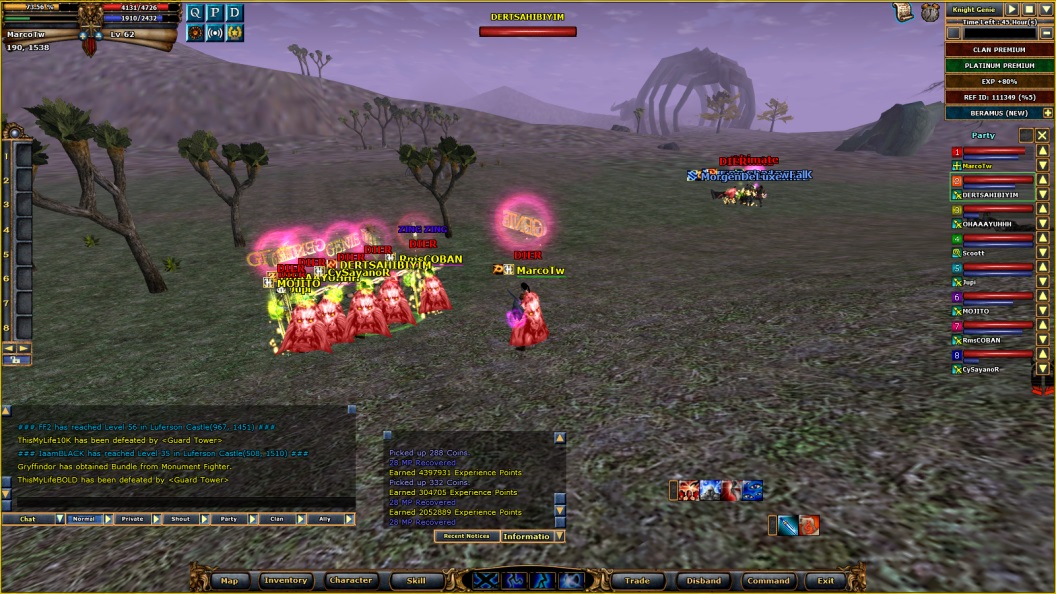This screenshot has width=1056, height=594.
Task: Start a Trade with the target
Action: coord(637,580)
